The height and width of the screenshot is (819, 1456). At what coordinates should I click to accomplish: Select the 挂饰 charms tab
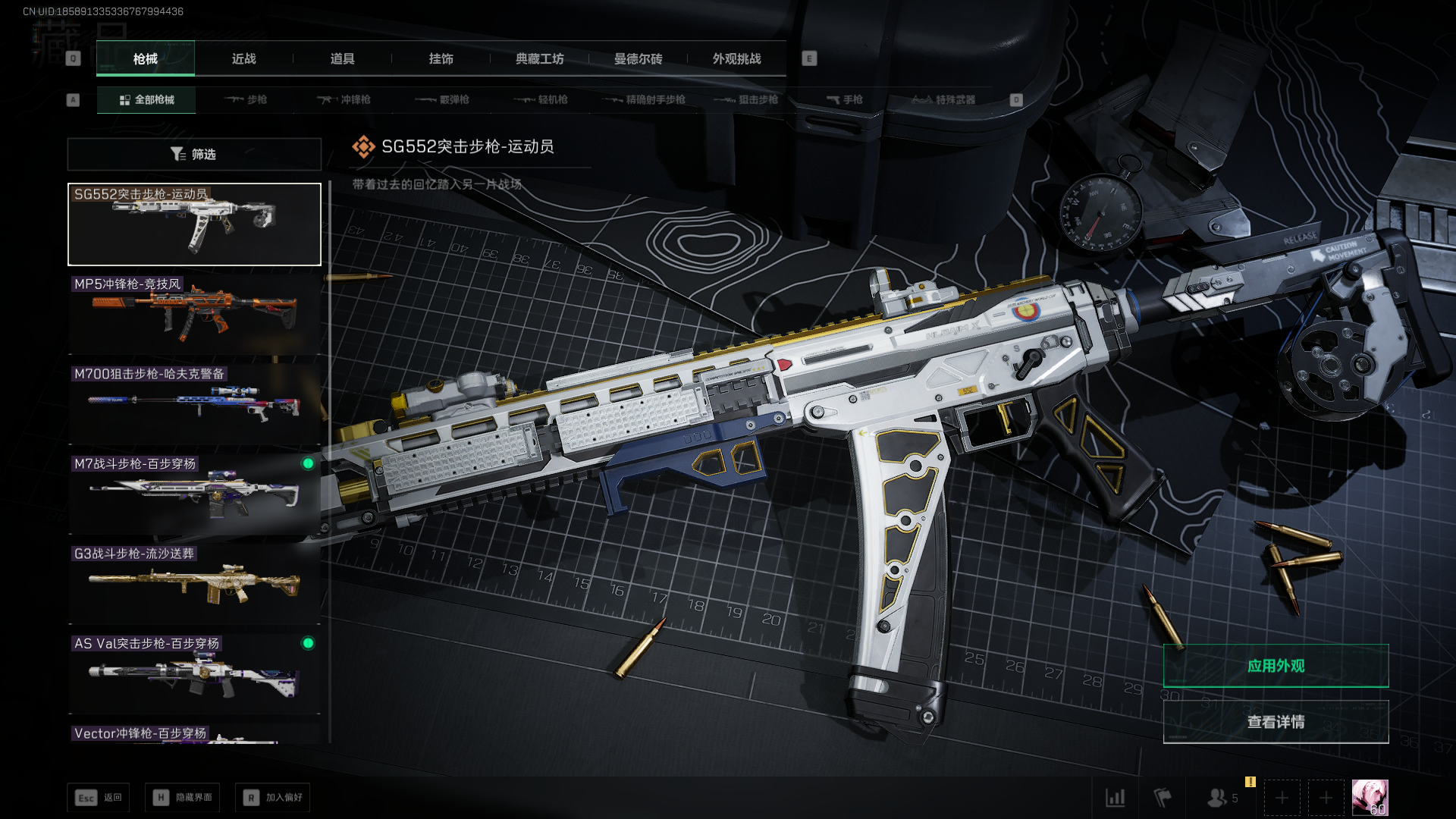(441, 58)
